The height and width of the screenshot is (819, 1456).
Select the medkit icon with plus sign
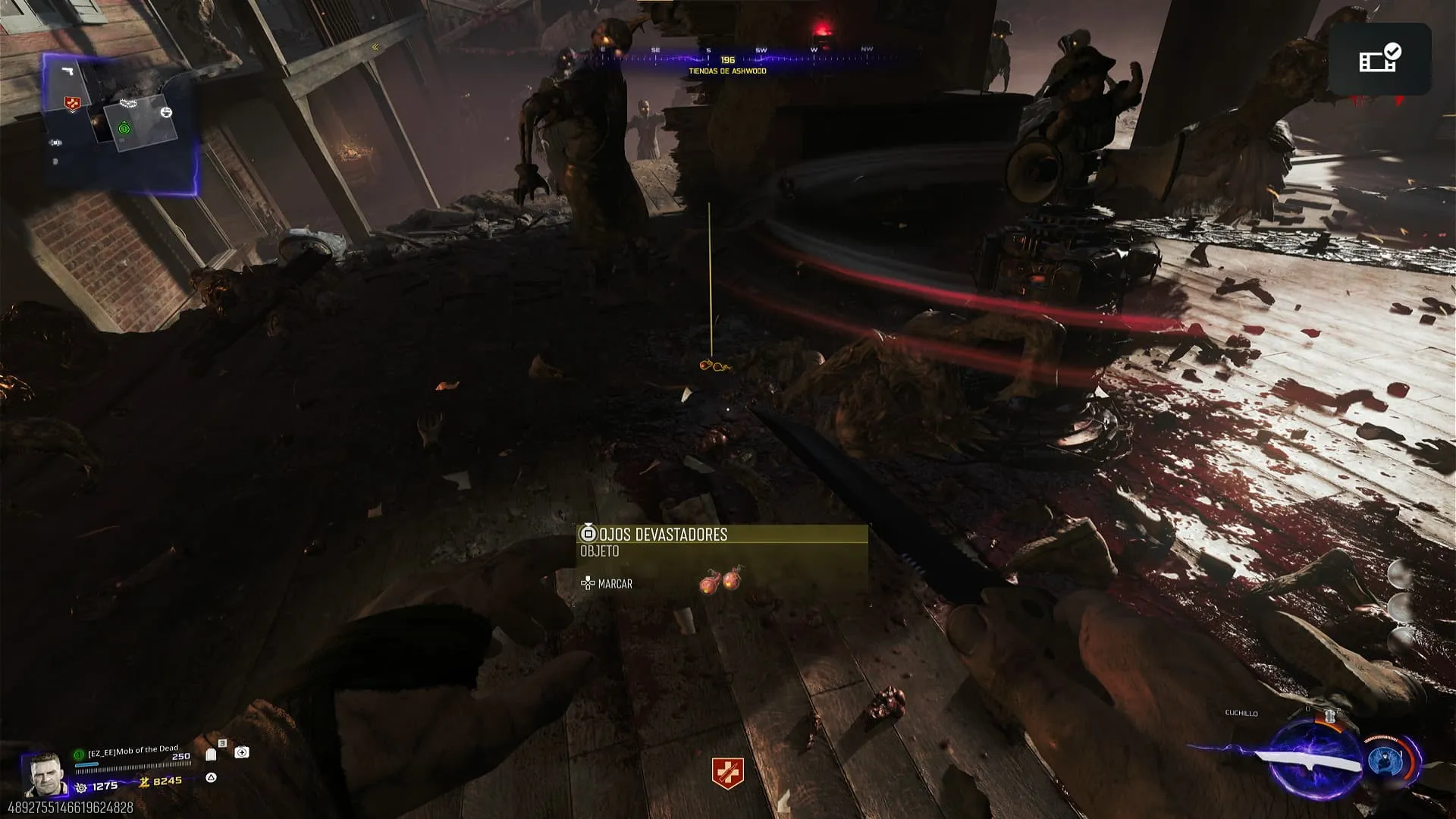pyautogui.click(x=241, y=752)
